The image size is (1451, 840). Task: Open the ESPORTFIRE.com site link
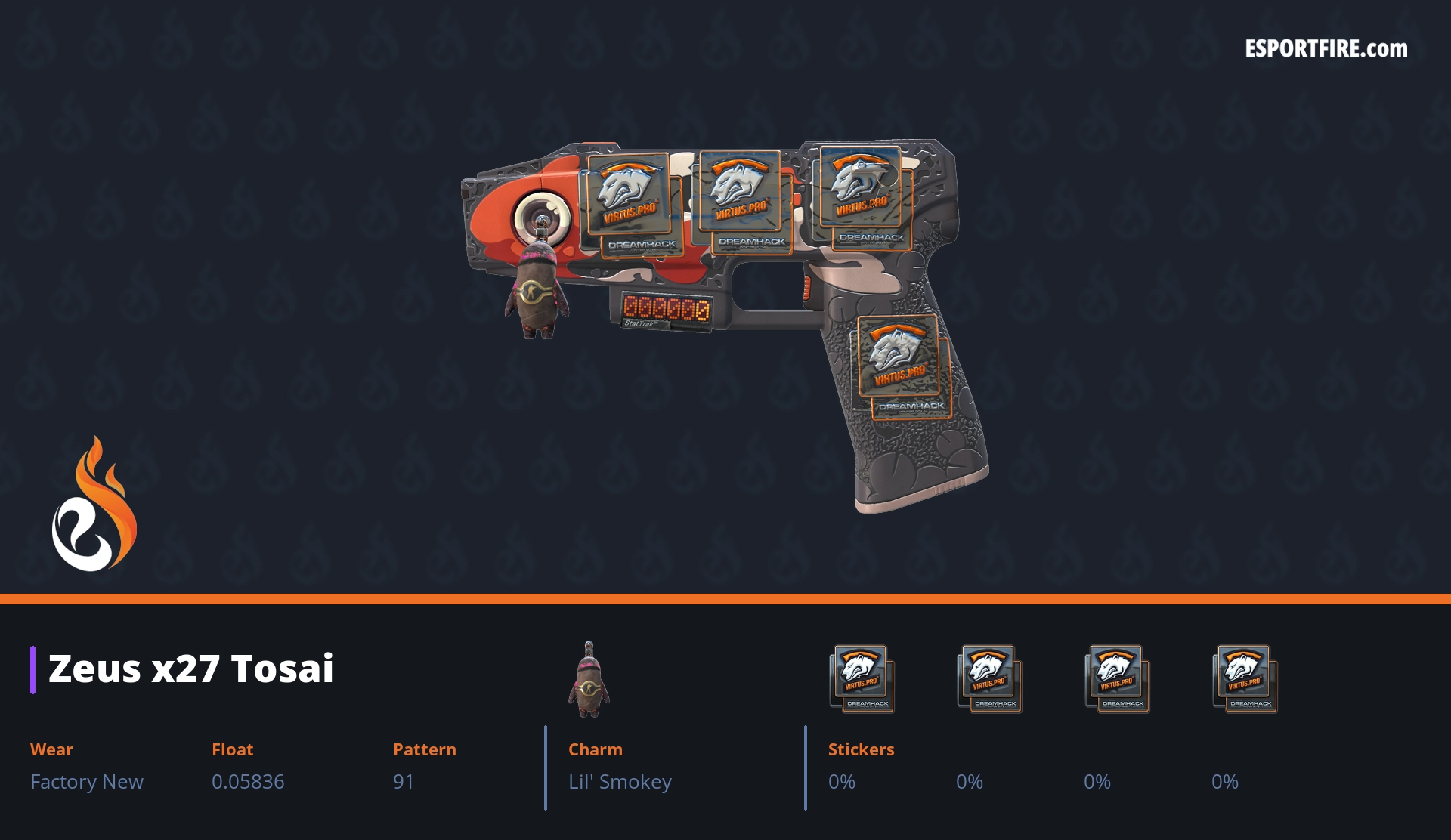[1326, 49]
